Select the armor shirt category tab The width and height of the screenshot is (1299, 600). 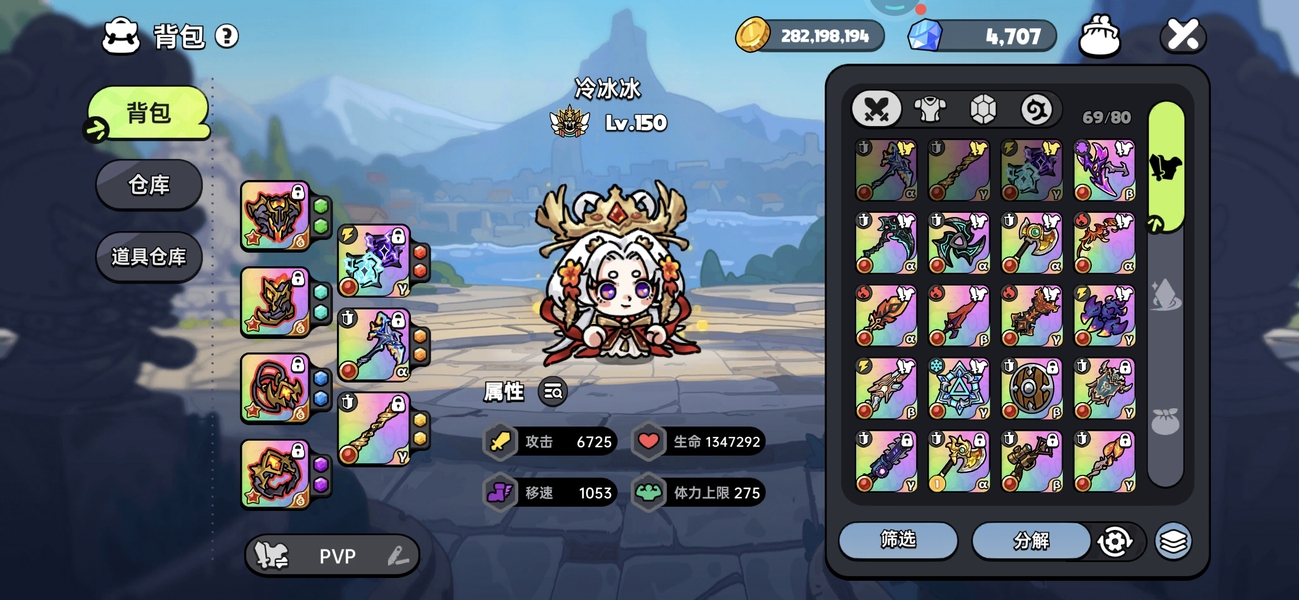[930, 108]
